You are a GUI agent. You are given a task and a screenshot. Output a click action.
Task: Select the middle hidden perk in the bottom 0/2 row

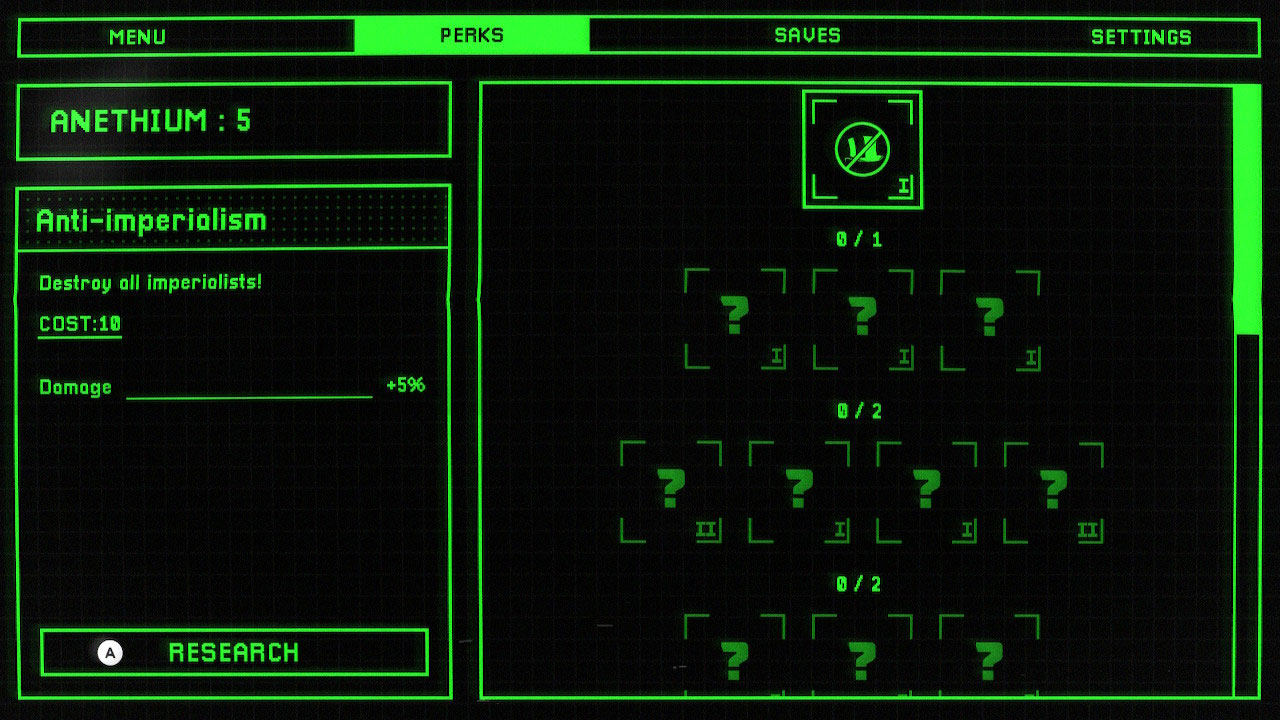point(861,660)
